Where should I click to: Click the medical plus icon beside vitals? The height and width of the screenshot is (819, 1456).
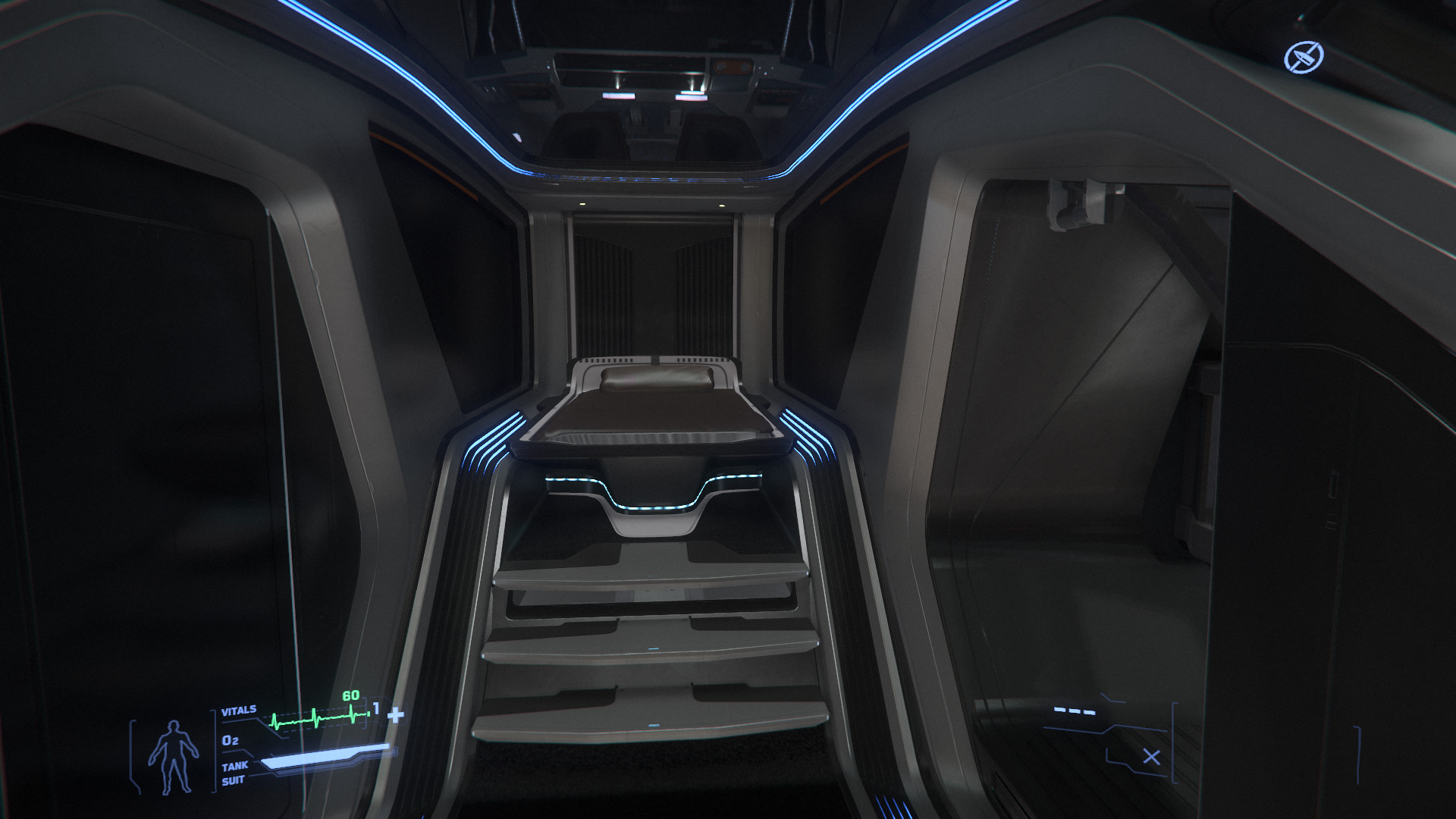[395, 715]
